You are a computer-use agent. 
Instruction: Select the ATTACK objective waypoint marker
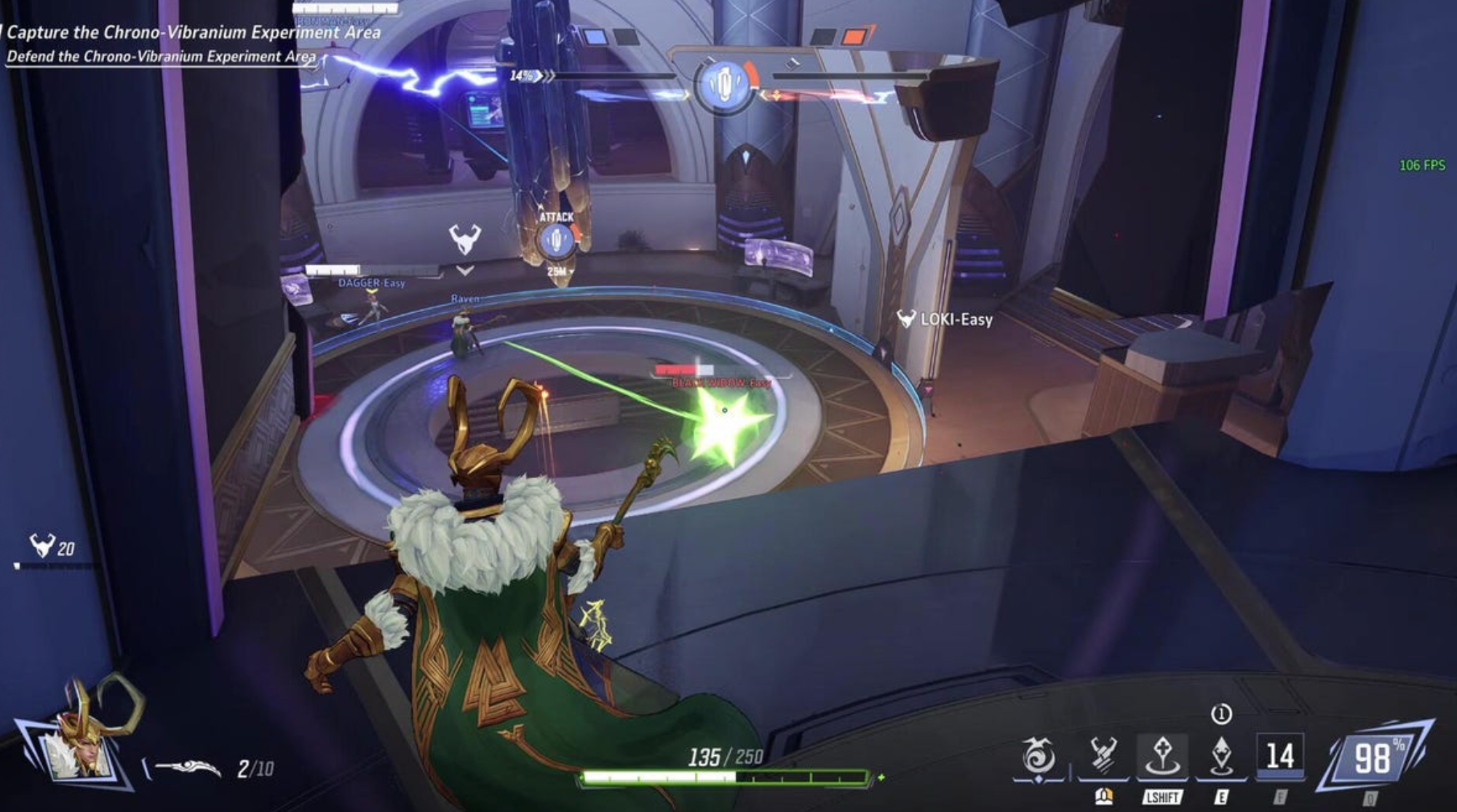556,239
